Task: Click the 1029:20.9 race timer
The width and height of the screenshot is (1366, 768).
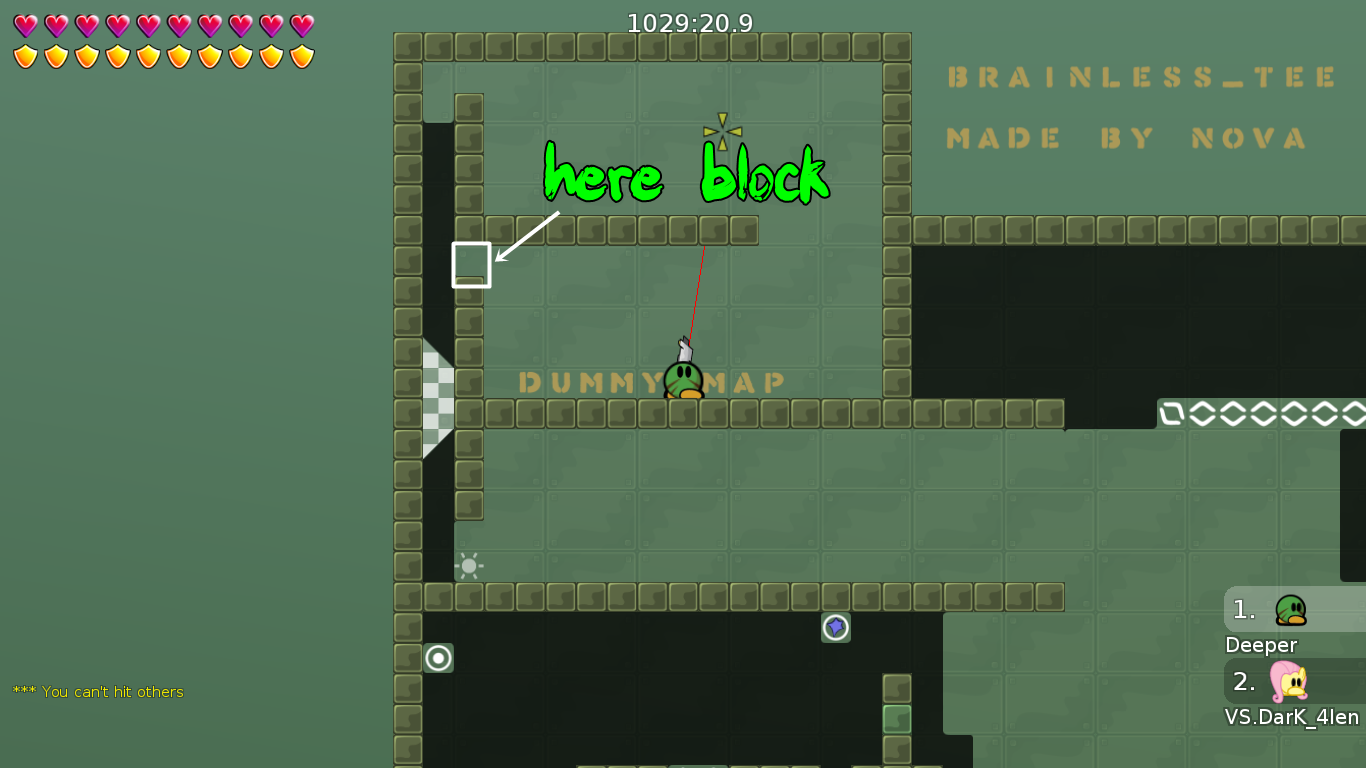Action: click(689, 22)
